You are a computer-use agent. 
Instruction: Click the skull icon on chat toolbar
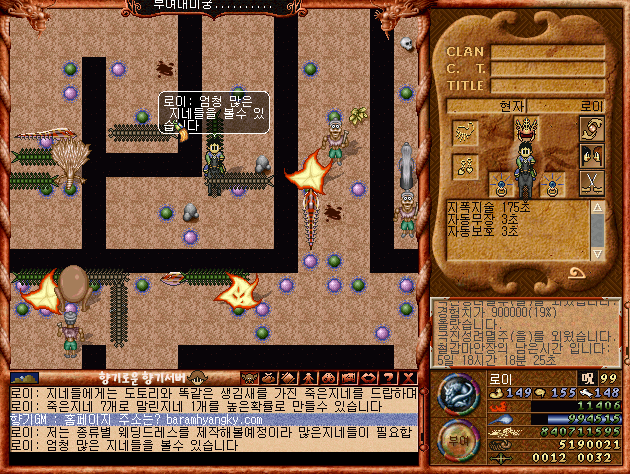pyautogui.click(x=249, y=378)
